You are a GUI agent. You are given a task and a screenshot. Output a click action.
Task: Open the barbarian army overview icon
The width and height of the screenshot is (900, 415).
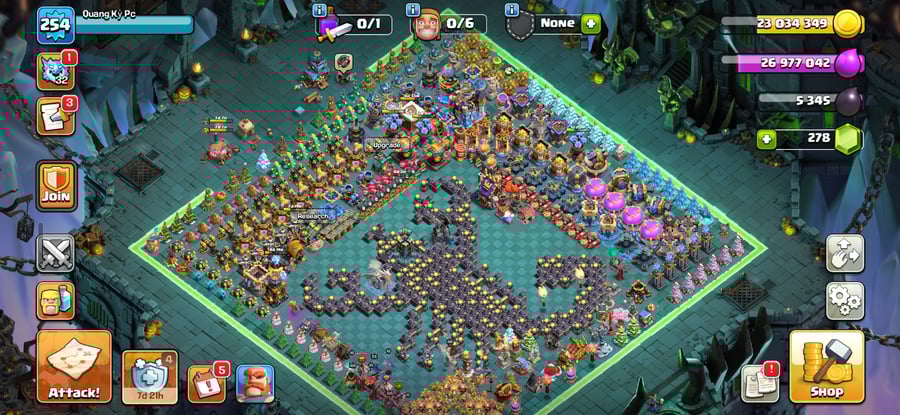56,300
